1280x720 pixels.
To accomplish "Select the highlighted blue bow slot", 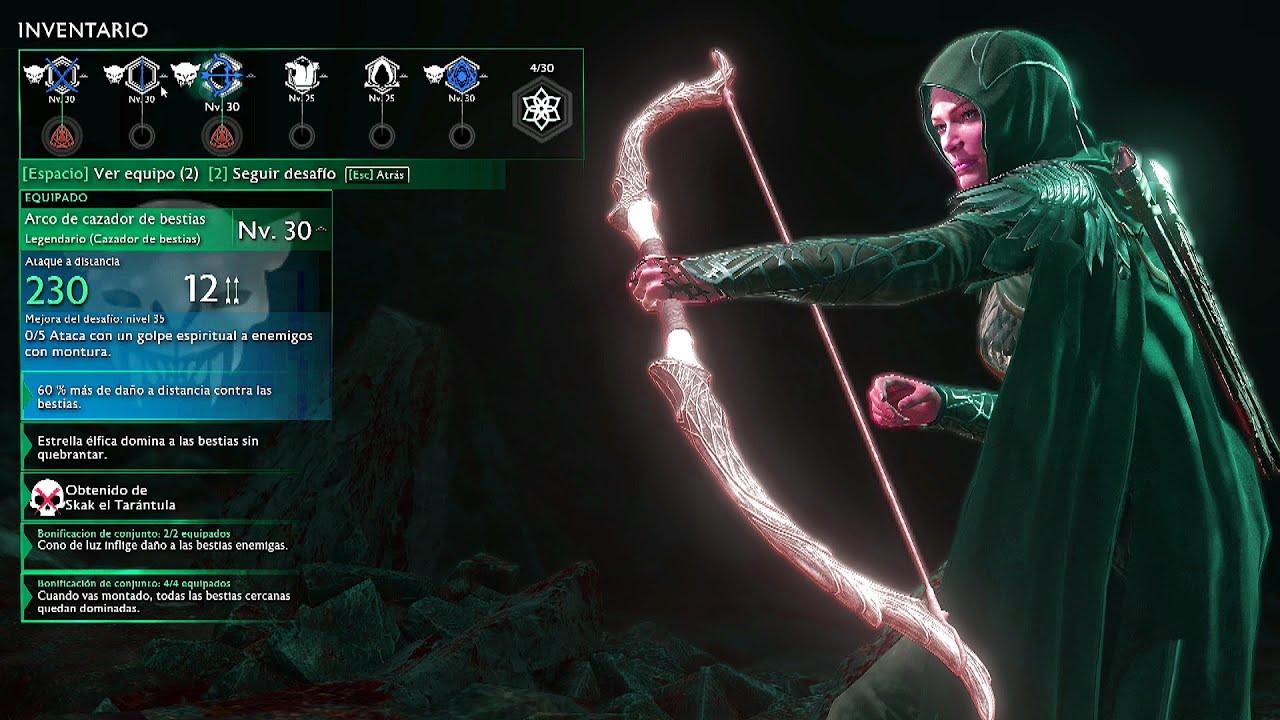I will click(x=222, y=76).
